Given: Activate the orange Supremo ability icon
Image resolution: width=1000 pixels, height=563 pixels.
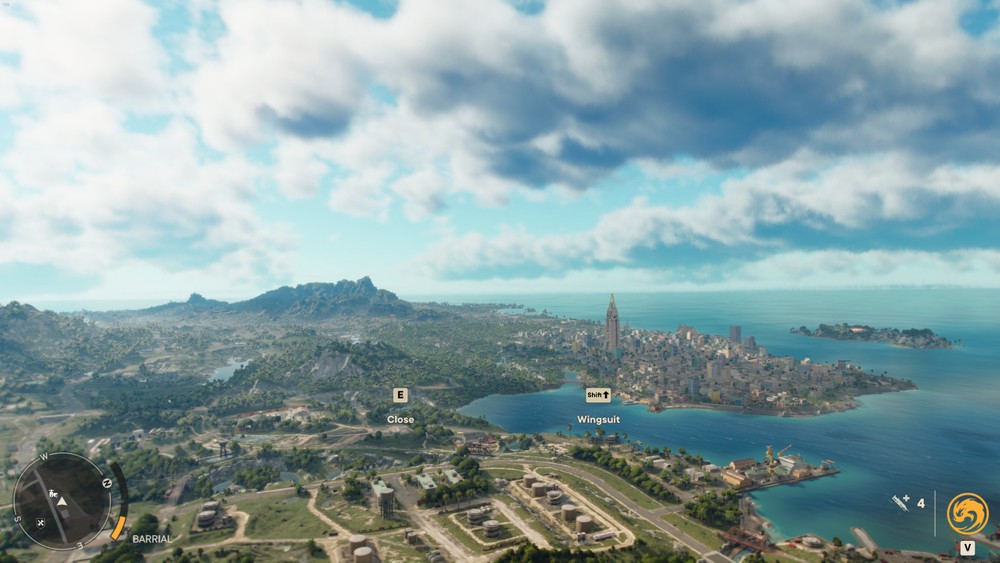Looking at the screenshot, I should click(967, 513).
